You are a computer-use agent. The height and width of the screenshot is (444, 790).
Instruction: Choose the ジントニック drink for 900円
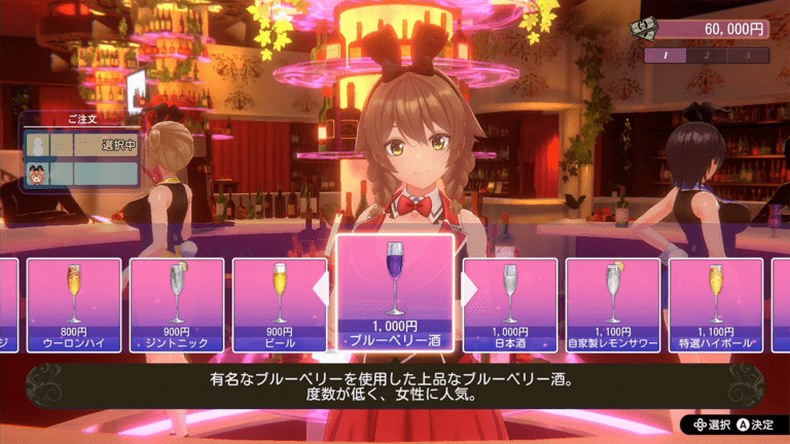point(177,305)
